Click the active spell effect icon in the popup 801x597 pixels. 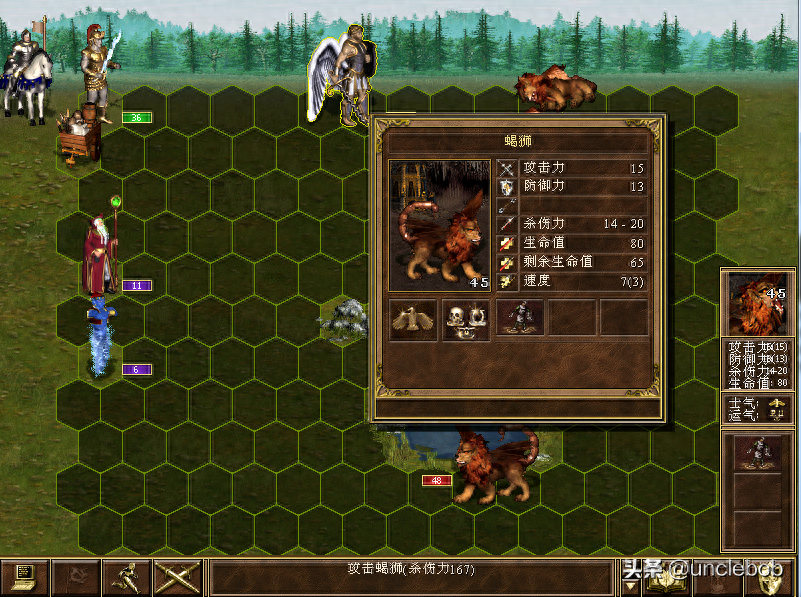pyautogui.click(x=520, y=318)
